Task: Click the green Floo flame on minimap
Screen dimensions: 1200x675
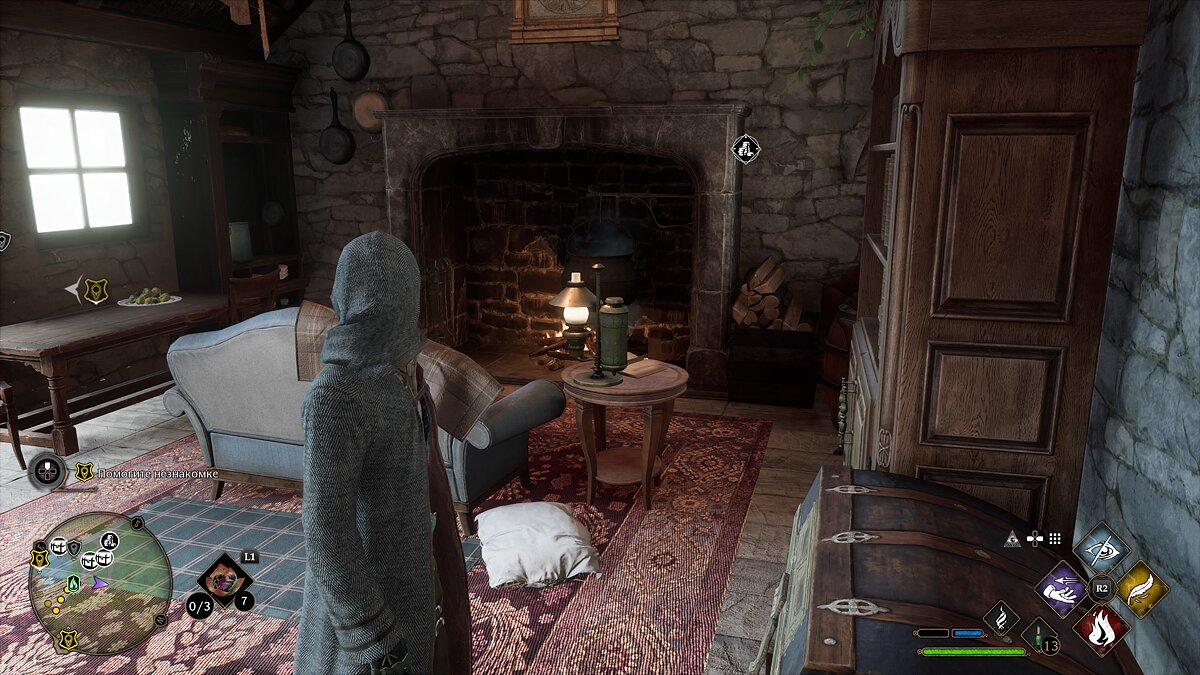Action: (74, 583)
